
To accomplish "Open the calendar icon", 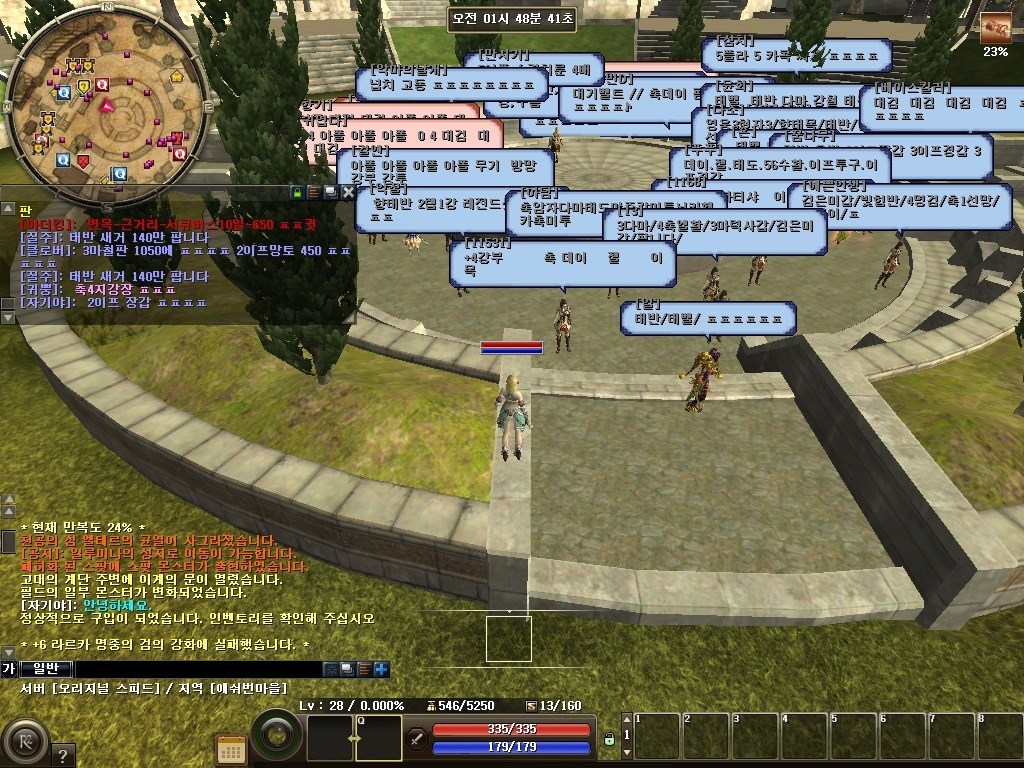I will (x=231, y=749).
